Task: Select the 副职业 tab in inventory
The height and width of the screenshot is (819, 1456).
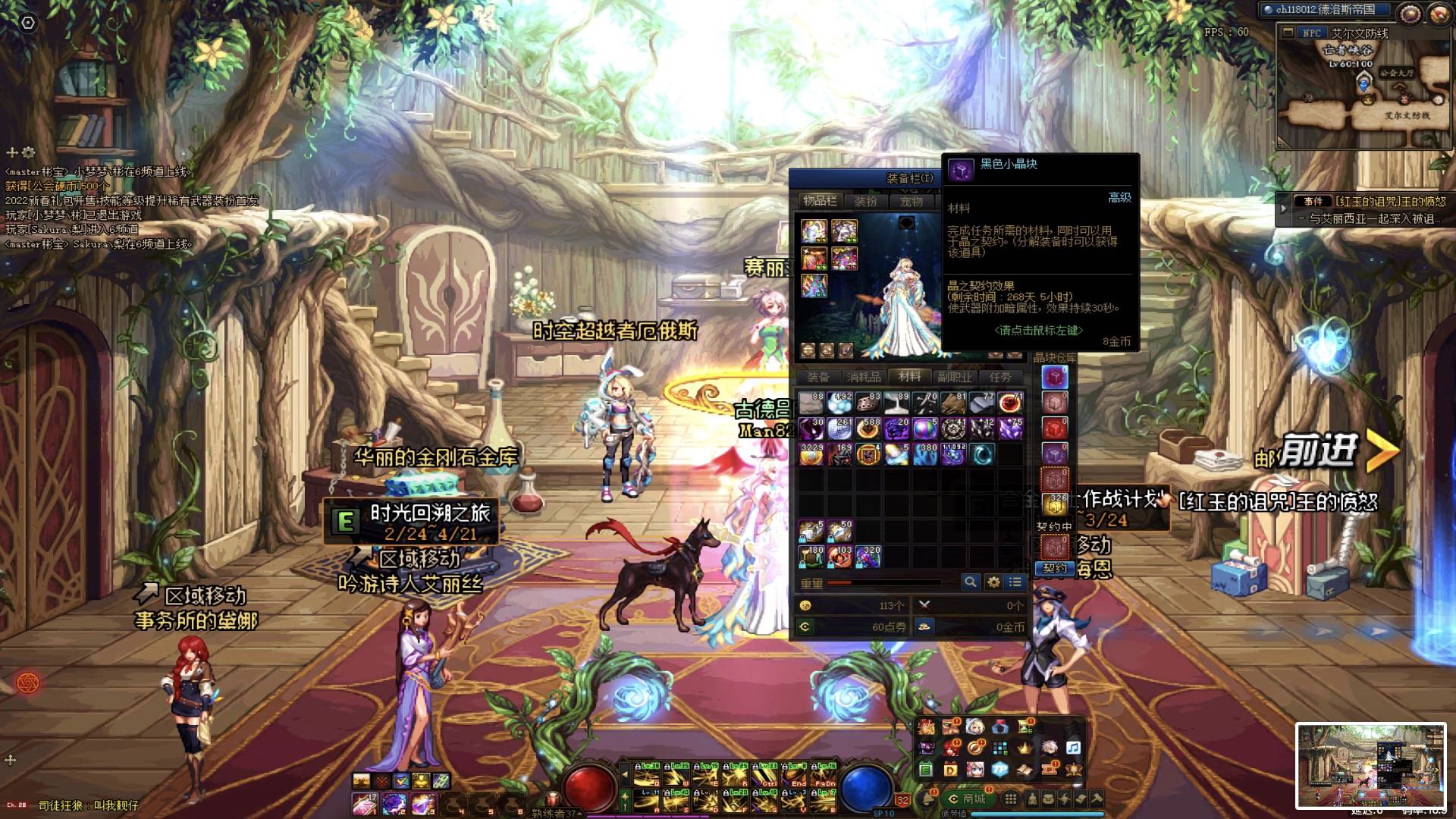Action: tap(954, 377)
